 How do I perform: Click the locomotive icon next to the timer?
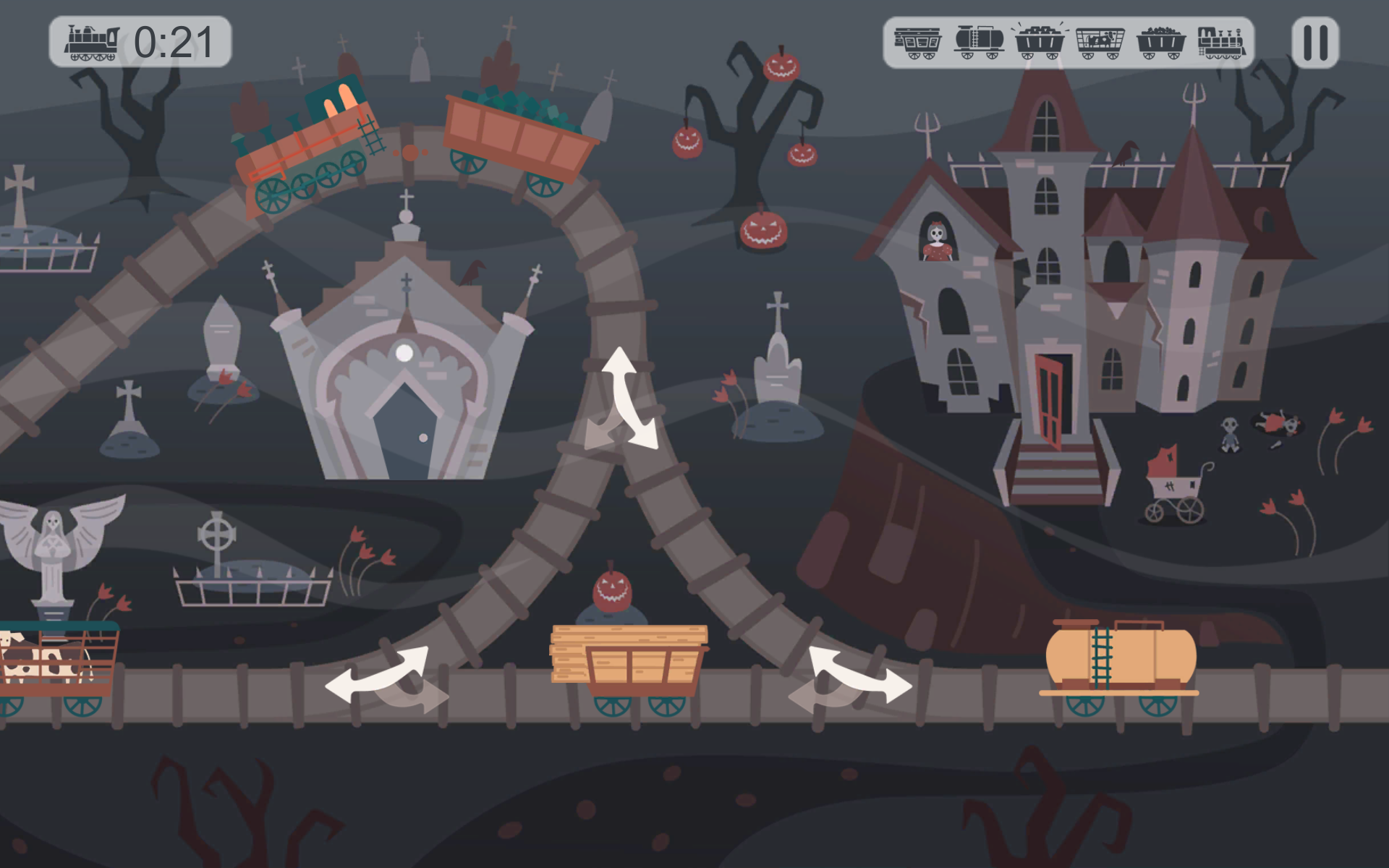pyautogui.click(x=93, y=40)
